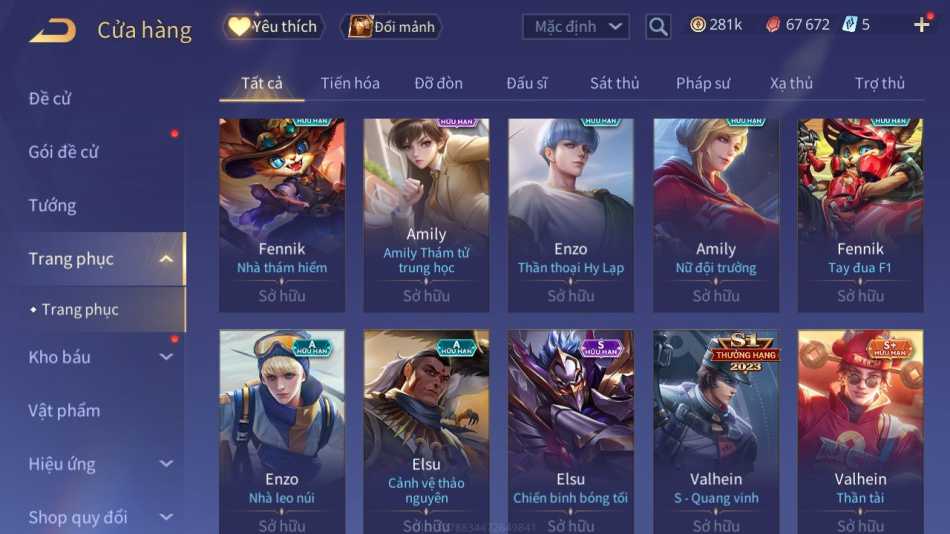The height and width of the screenshot is (534, 950).
Task: Expand the Mặc định sort dropdown
Action: coord(576,27)
